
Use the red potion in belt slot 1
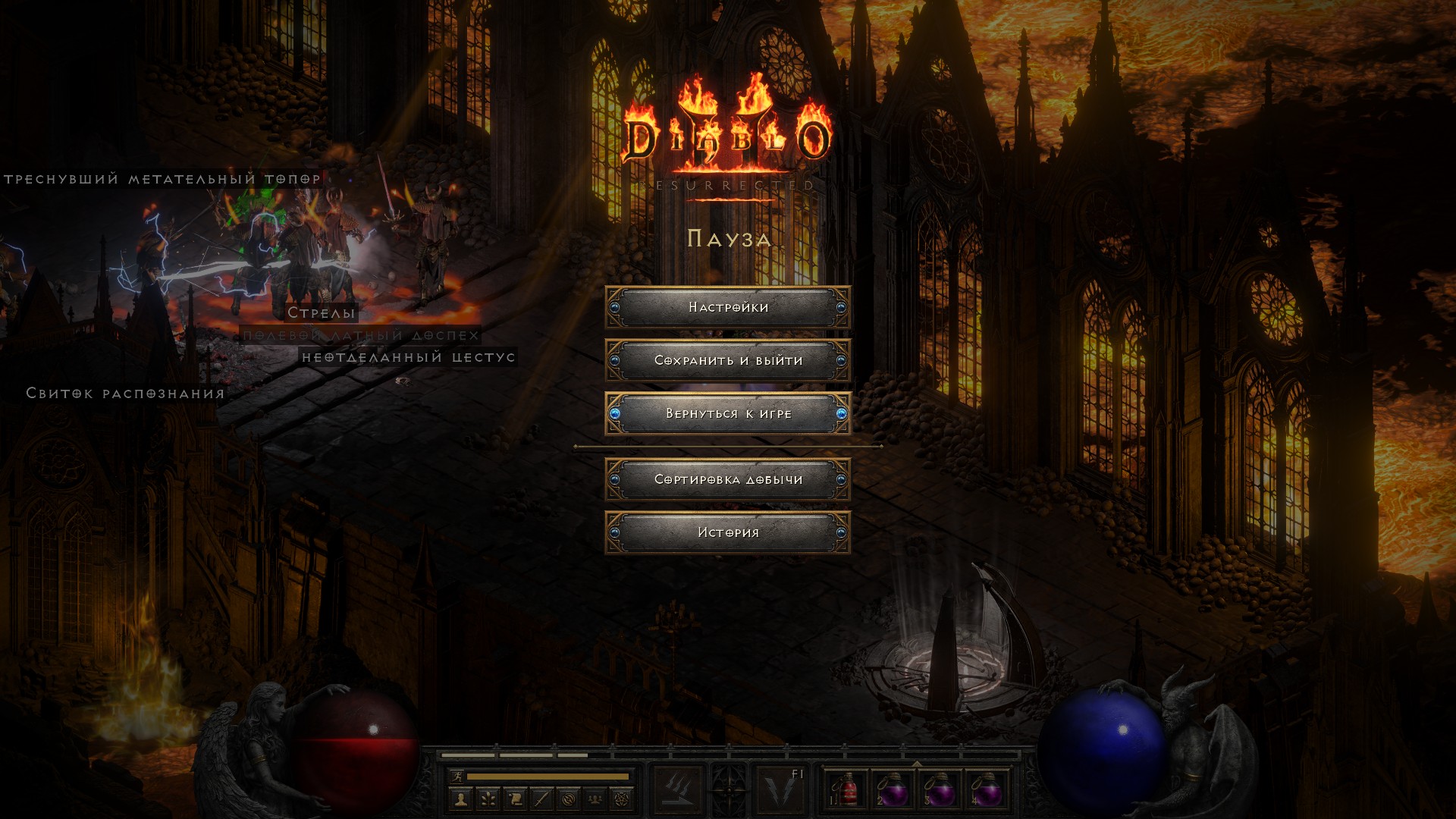846,790
